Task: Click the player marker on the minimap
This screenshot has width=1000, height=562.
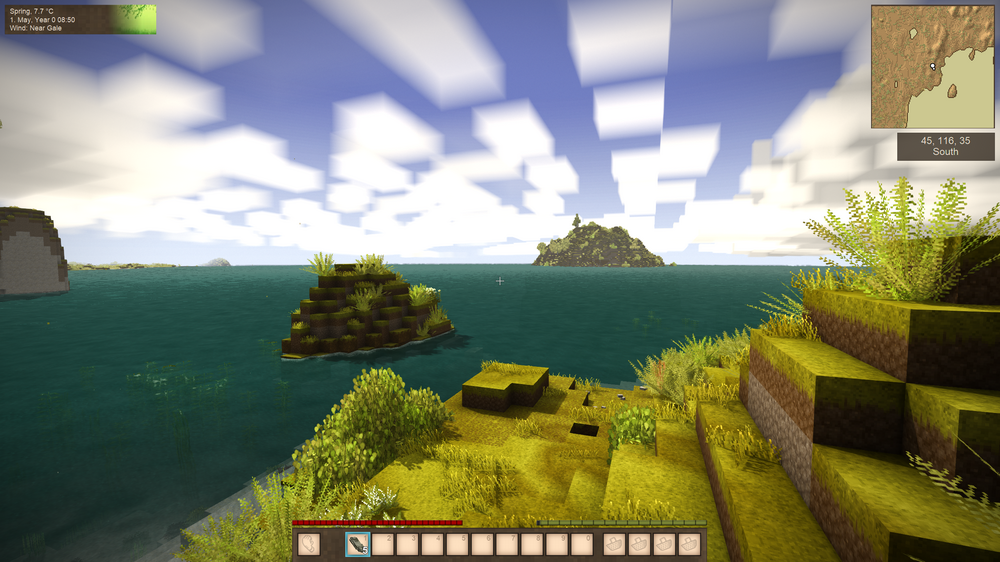Action: 932,67
